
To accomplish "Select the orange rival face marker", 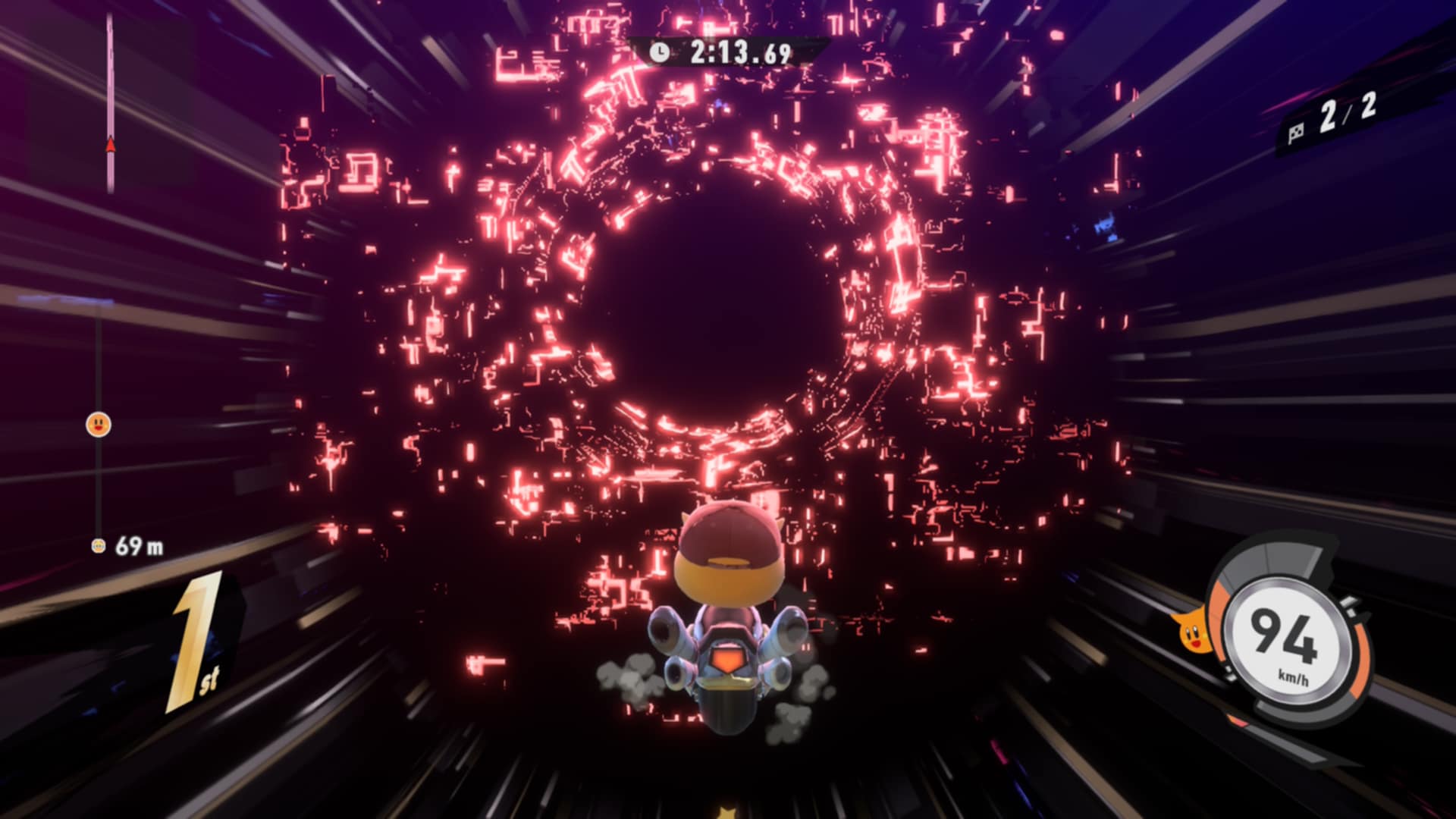I will click(x=99, y=425).
